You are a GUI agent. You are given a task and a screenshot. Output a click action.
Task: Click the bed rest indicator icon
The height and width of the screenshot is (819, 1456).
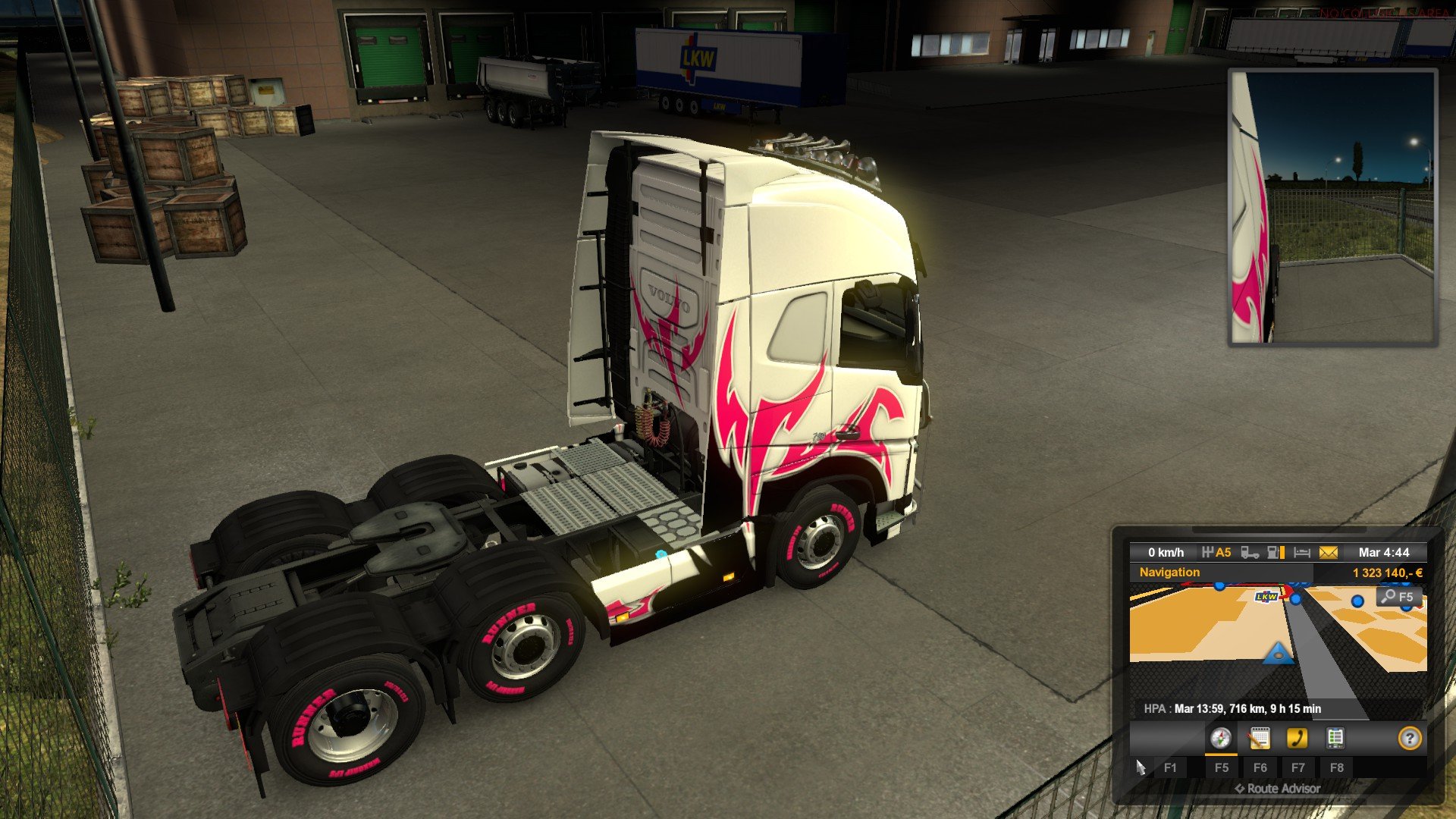coord(1302,553)
